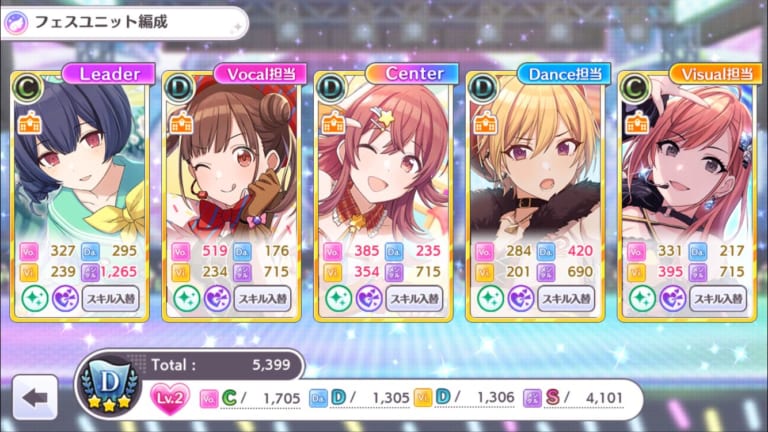
Task: Select the Vocal担当 purple heart skill icon
Action: [x=217, y=298]
